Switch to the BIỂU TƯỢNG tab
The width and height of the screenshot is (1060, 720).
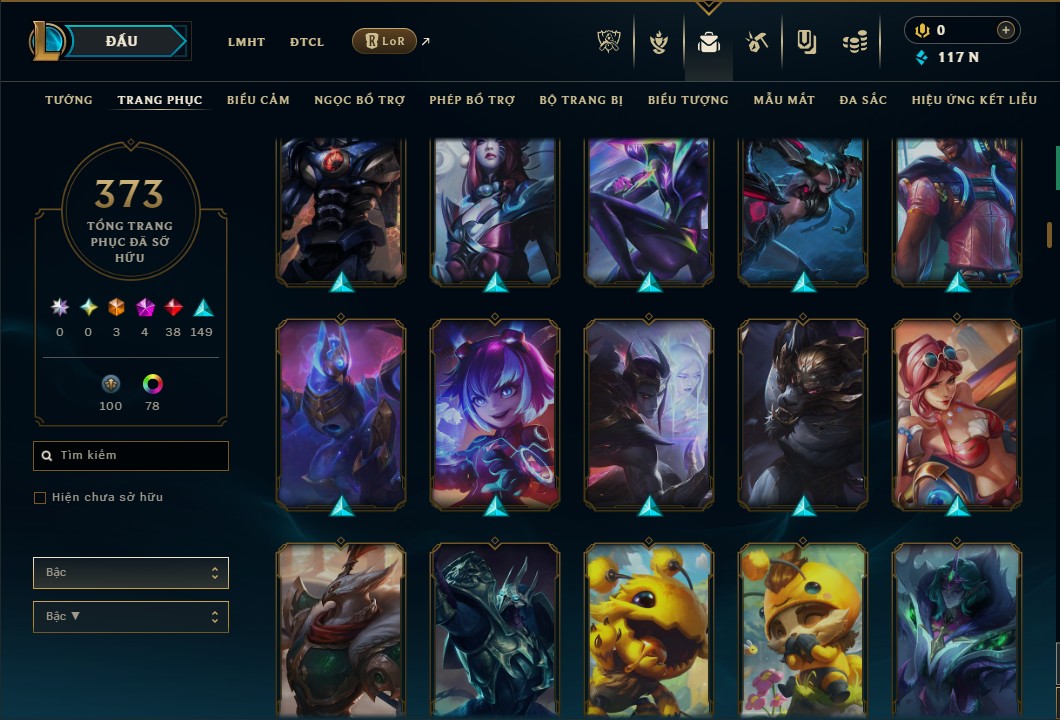[x=688, y=100]
